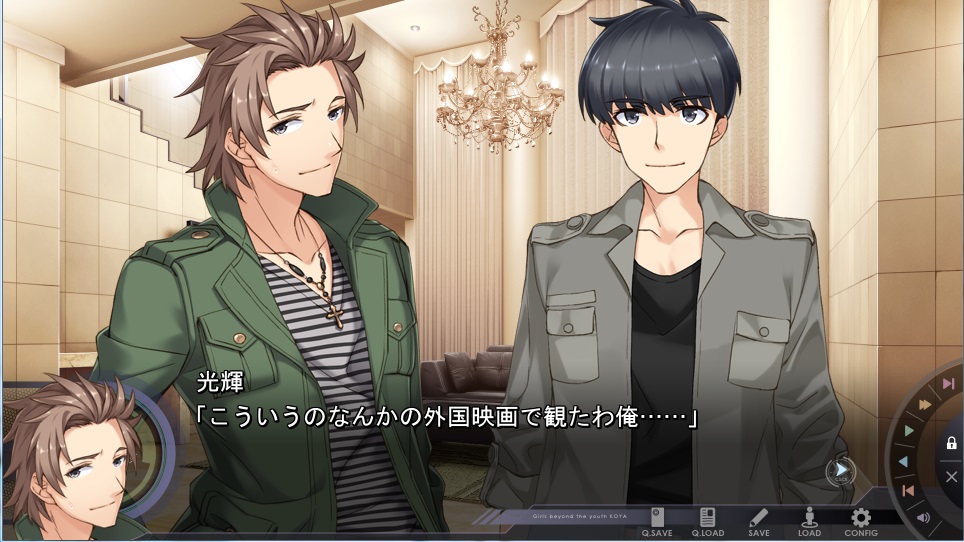Start auto-play with the green play arrow
Image resolution: width=964 pixels, height=542 pixels.
(x=909, y=430)
